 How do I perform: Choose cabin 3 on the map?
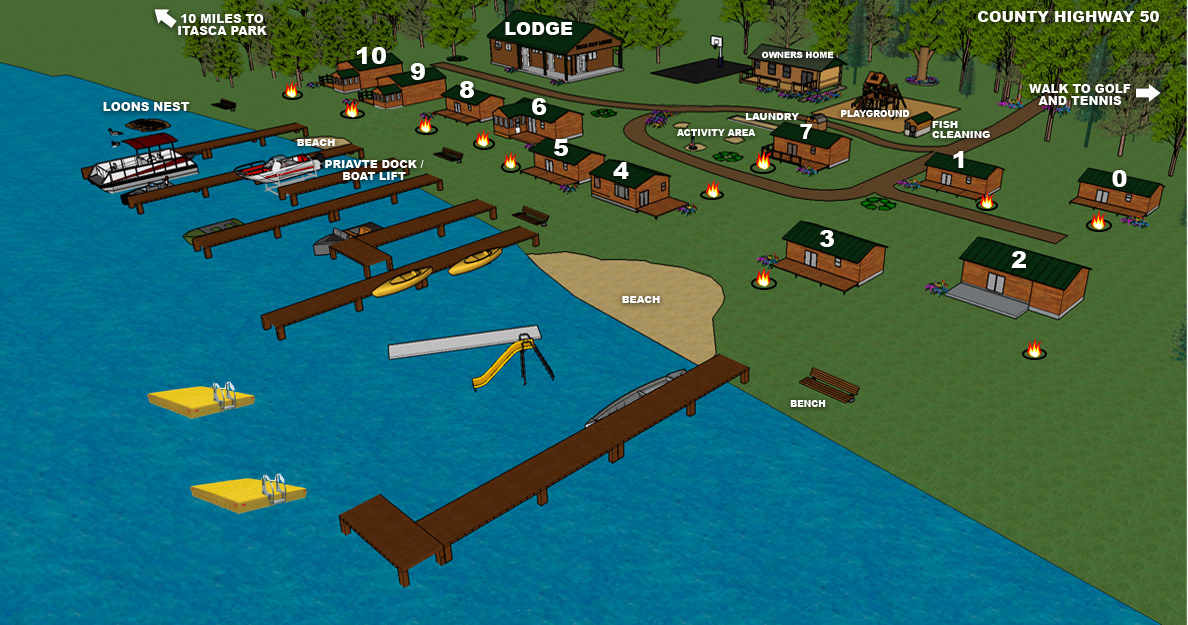coord(826,239)
